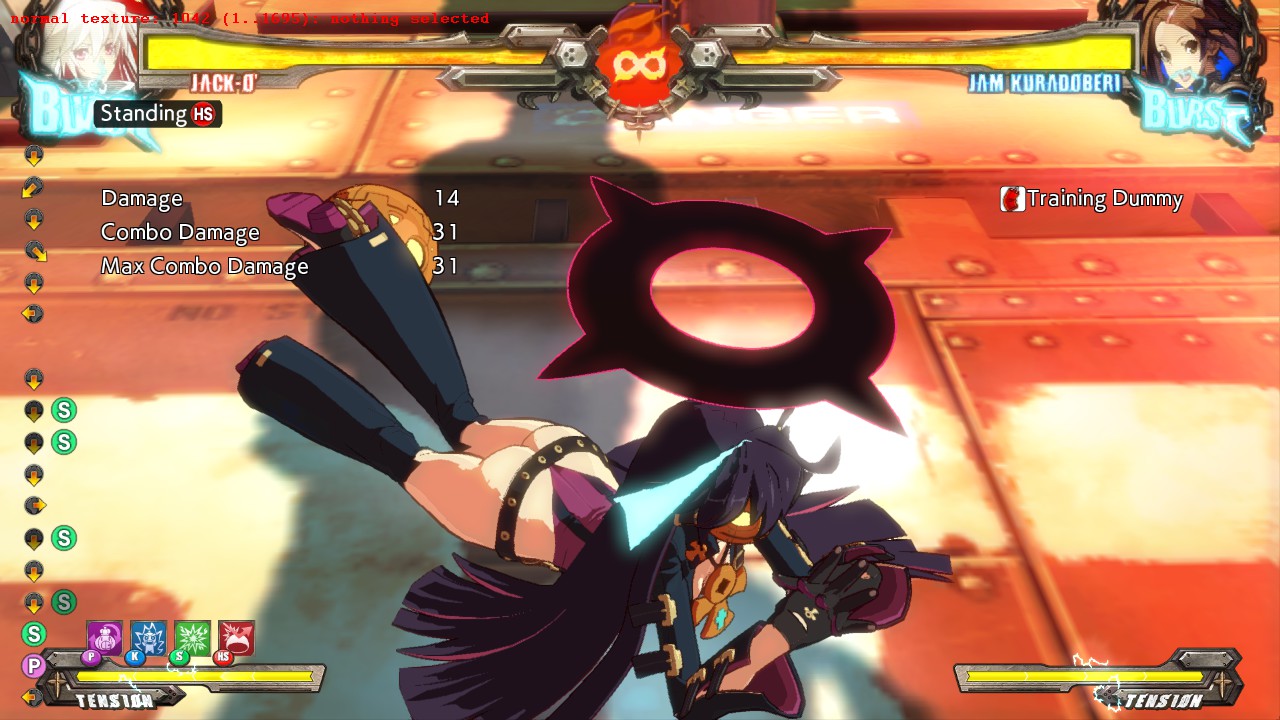Activate the blue electrified servant icon

point(148,637)
